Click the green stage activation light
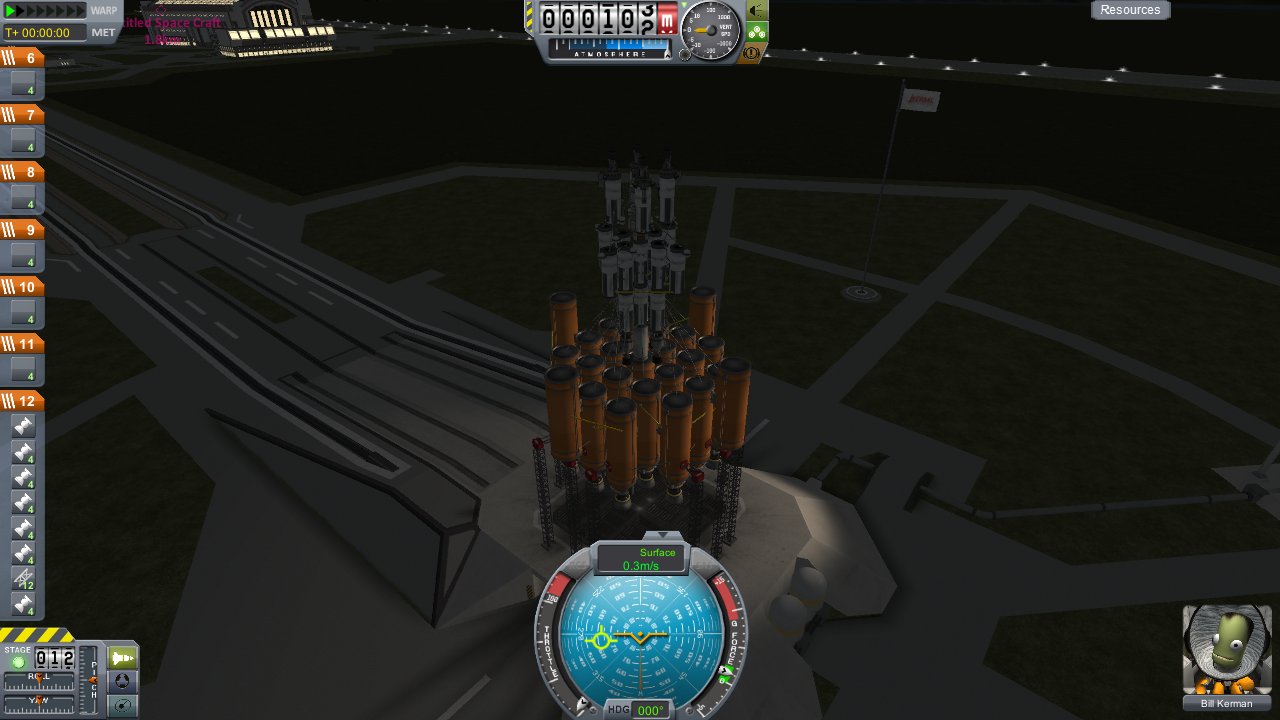The height and width of the screenshot is (720, 1280). coord(18,663)
